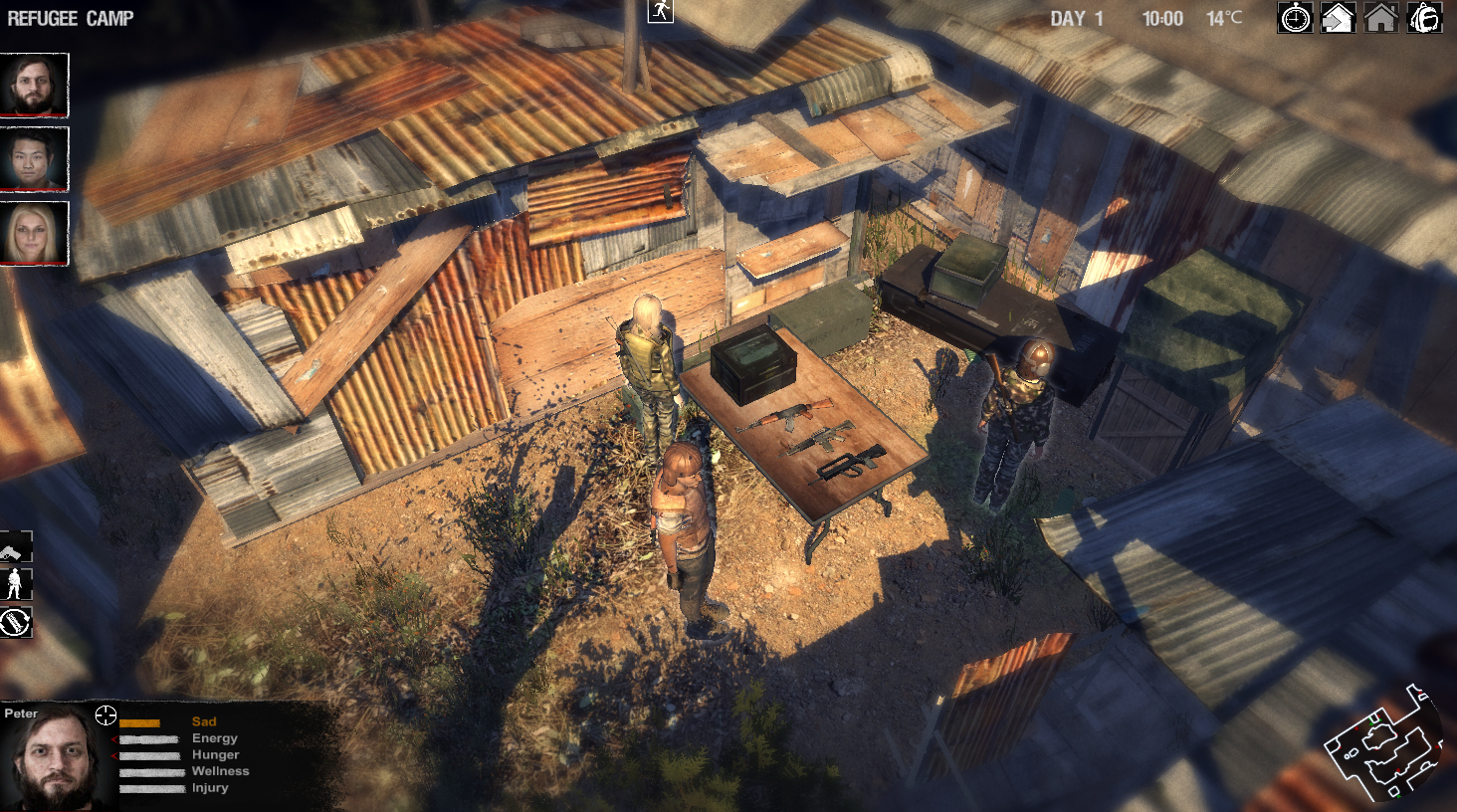Click the exit-area house icon with arrow
Screen dimensions: 1457x812
(x=1337, y=18)
